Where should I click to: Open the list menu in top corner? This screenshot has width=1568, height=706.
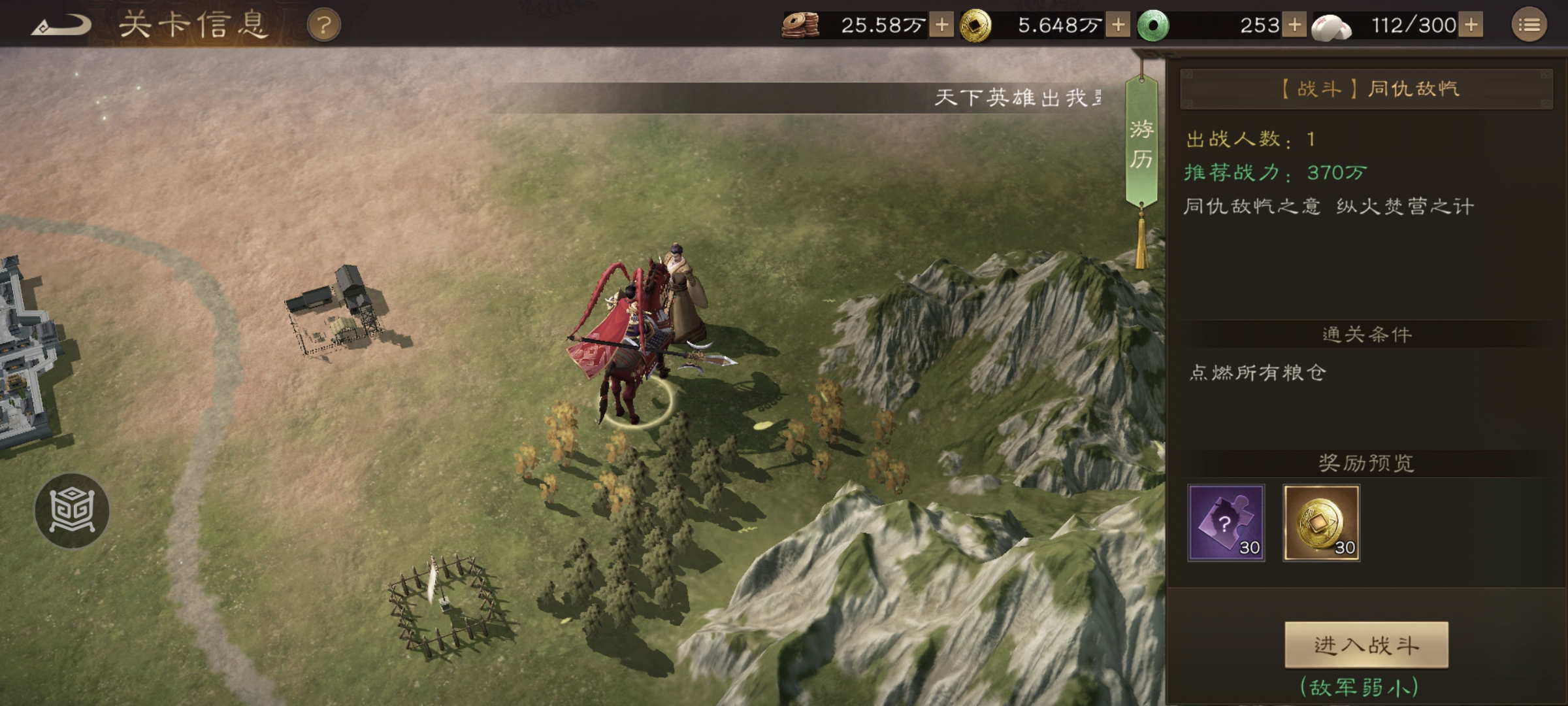pyautogui.click(x=1529, y=25)
